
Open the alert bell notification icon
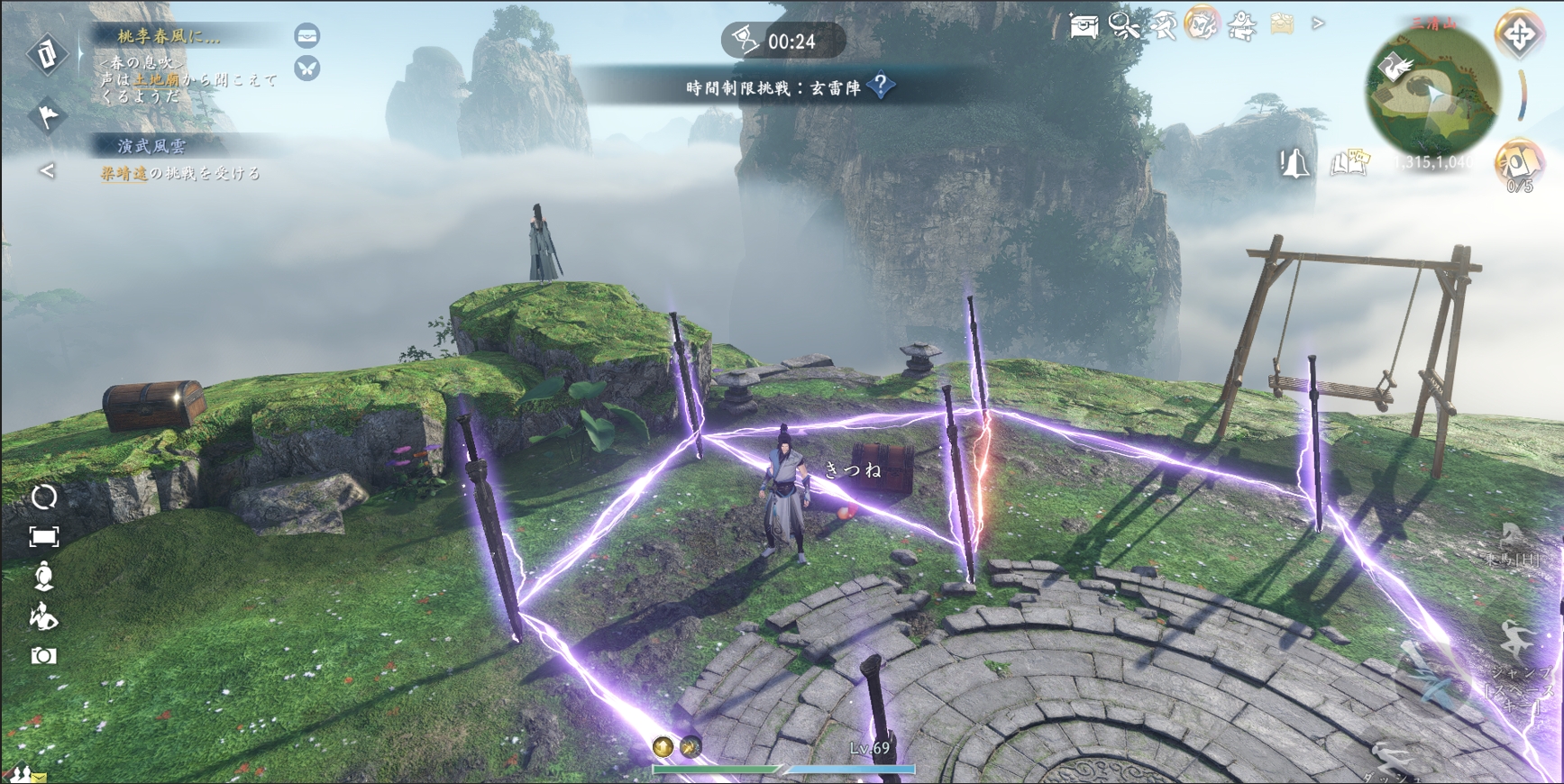[1294, 164]
